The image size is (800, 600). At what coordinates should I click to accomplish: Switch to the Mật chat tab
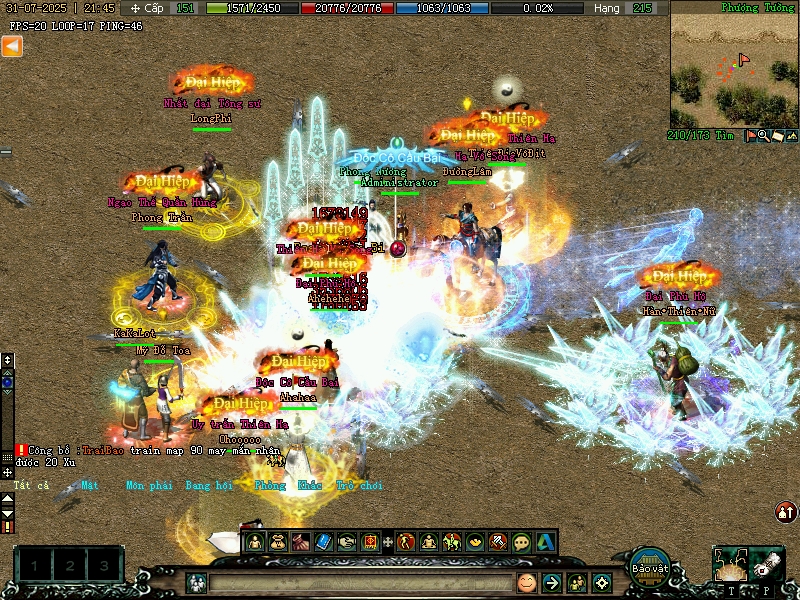point(90,485)
